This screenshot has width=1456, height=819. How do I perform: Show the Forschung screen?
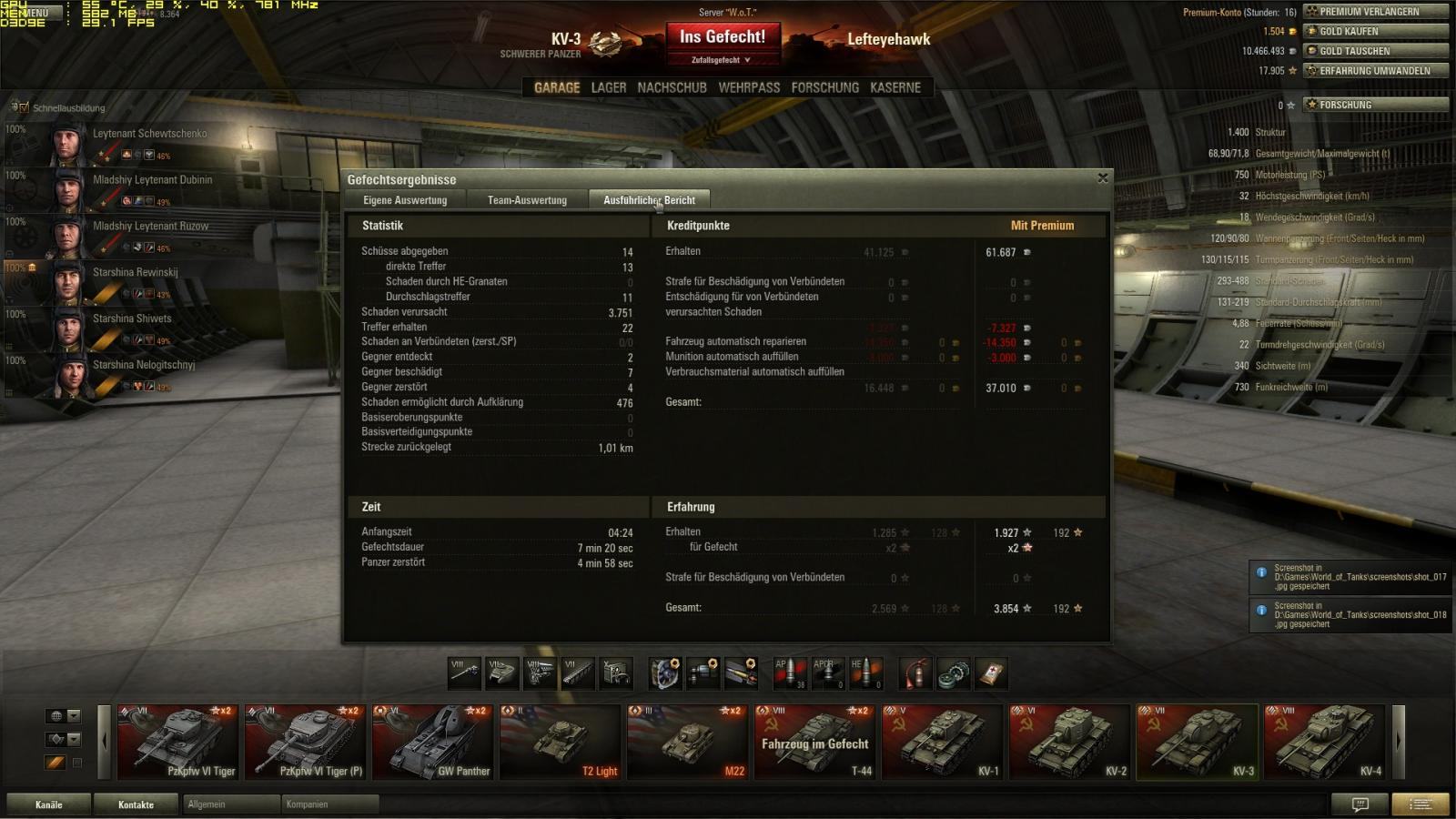[824, 87]
